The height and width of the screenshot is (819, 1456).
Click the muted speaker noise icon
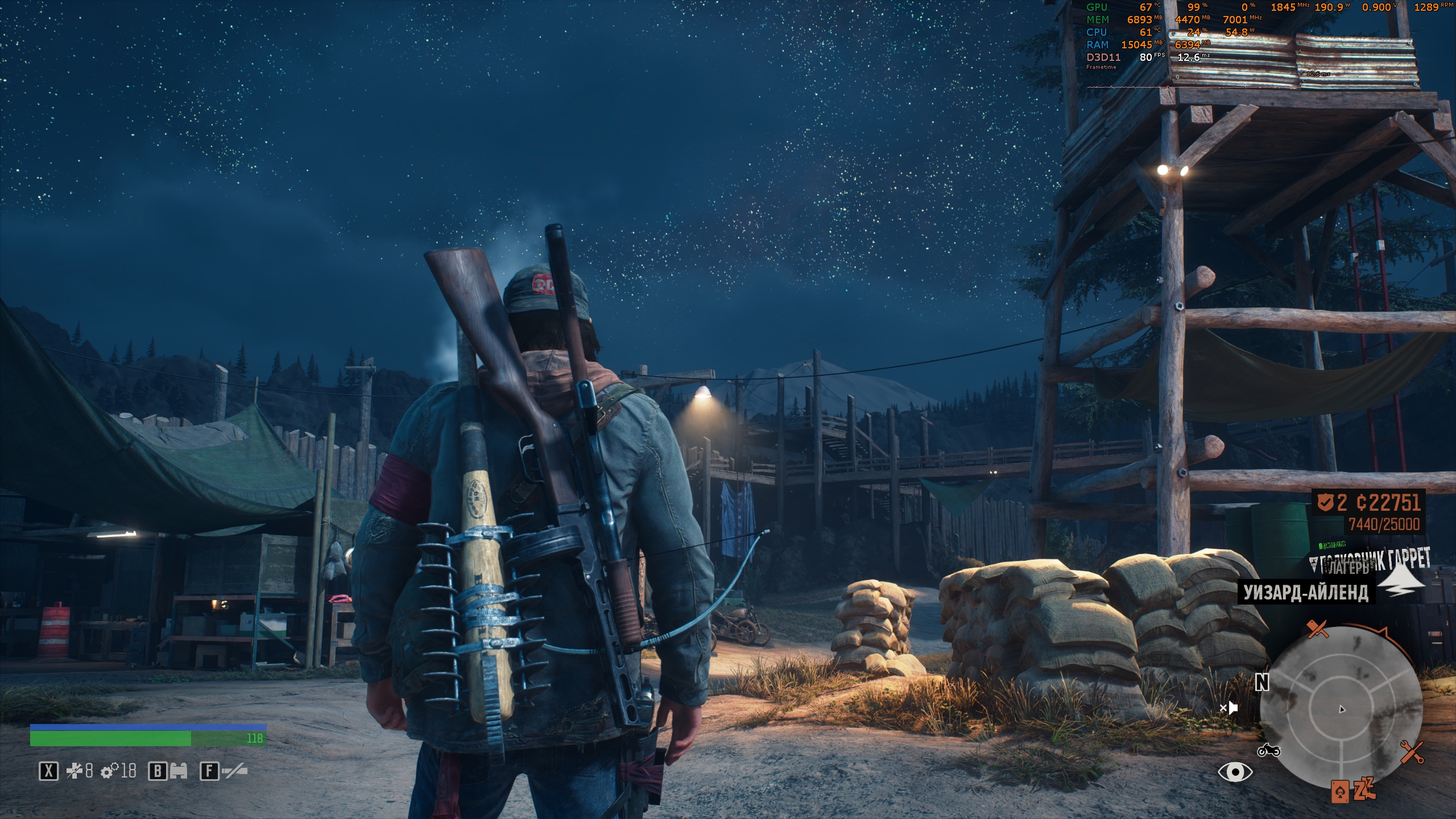[1228, 708]
